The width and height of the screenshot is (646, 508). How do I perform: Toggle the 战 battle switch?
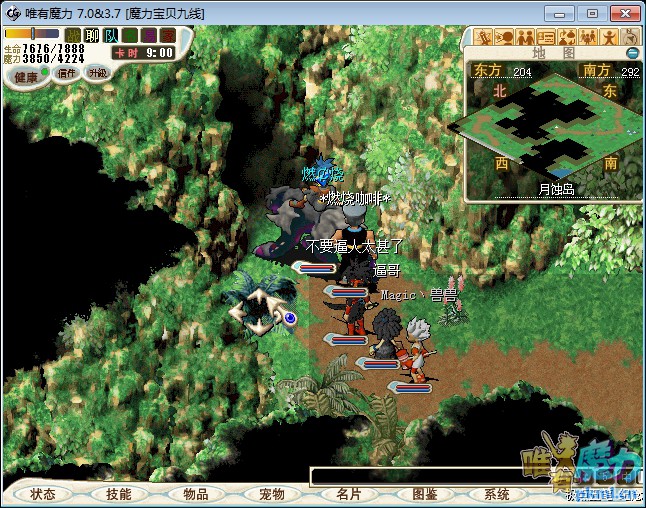click(x=73, y=35)
